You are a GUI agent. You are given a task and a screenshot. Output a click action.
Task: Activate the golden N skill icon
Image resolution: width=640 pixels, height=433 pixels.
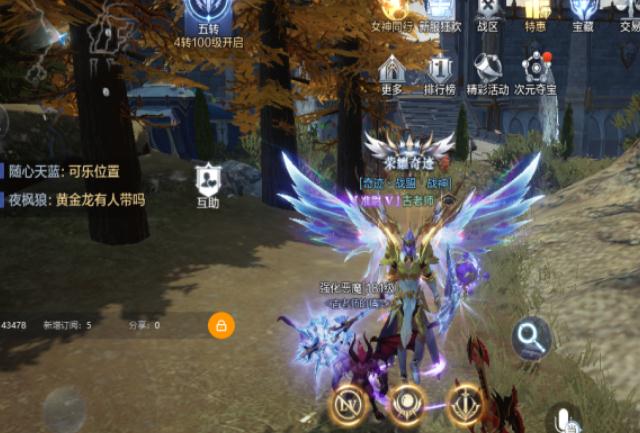coord(348,405)
